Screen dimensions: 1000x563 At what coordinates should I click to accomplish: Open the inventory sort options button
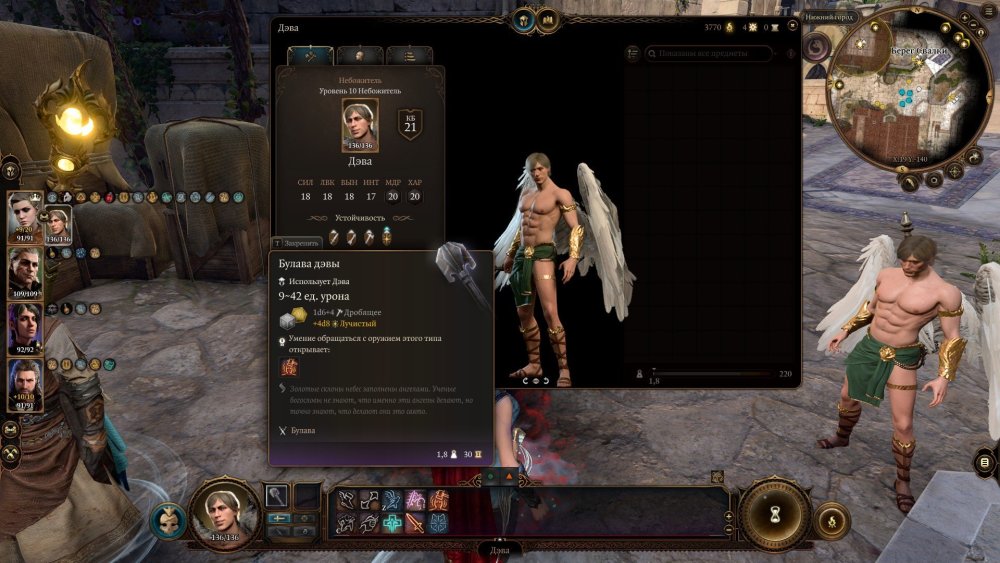pos(632,53)
